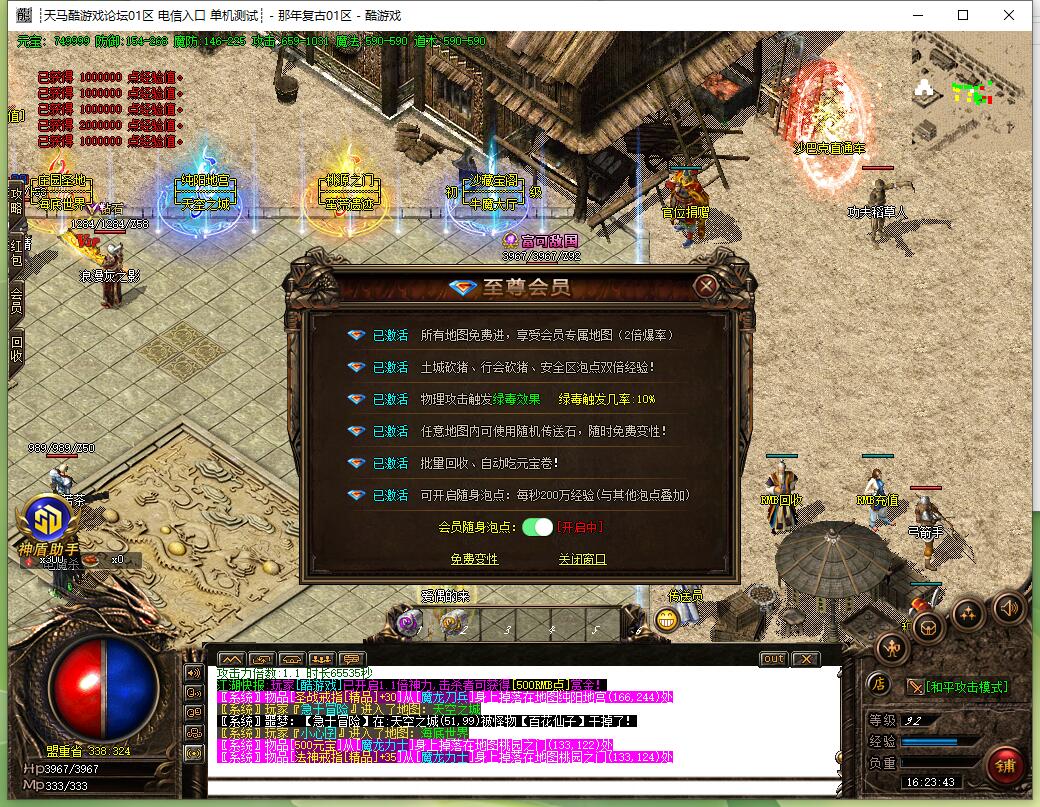Select the purple orb hotbar slot

tap(409, 622)
